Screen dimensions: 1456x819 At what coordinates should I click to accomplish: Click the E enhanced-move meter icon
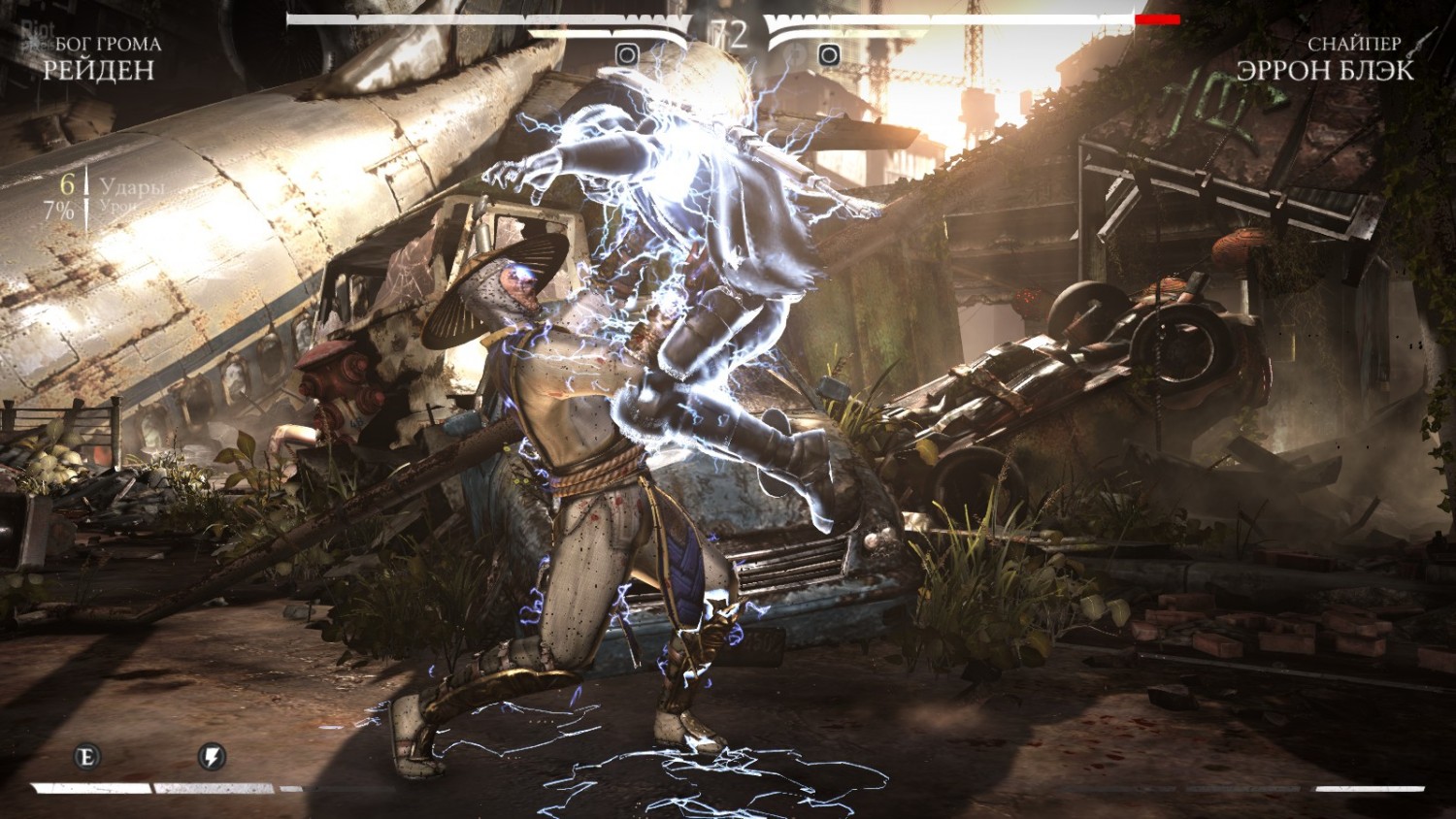(88, 756)
